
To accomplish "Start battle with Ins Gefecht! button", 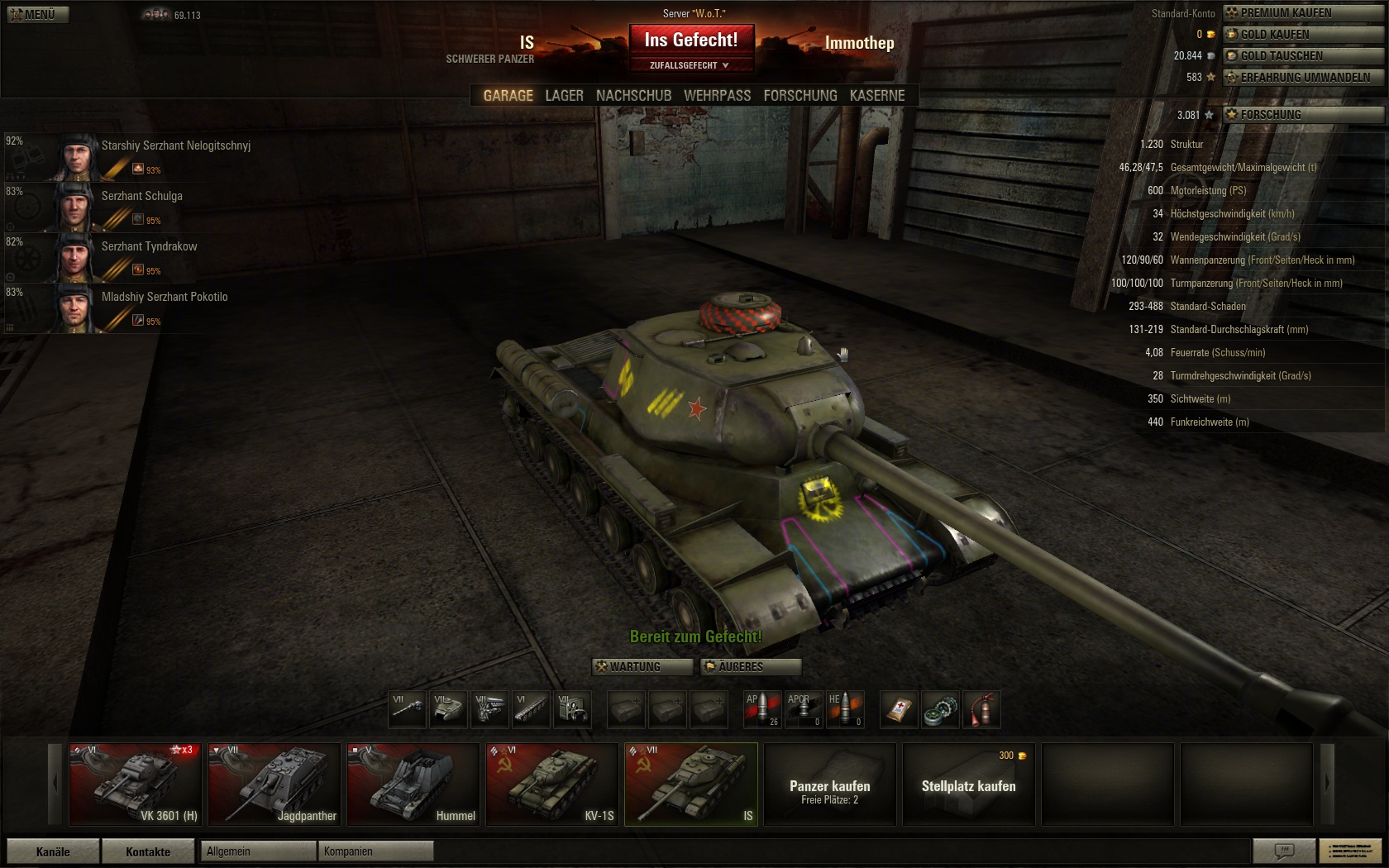I will tap(690, 40).
